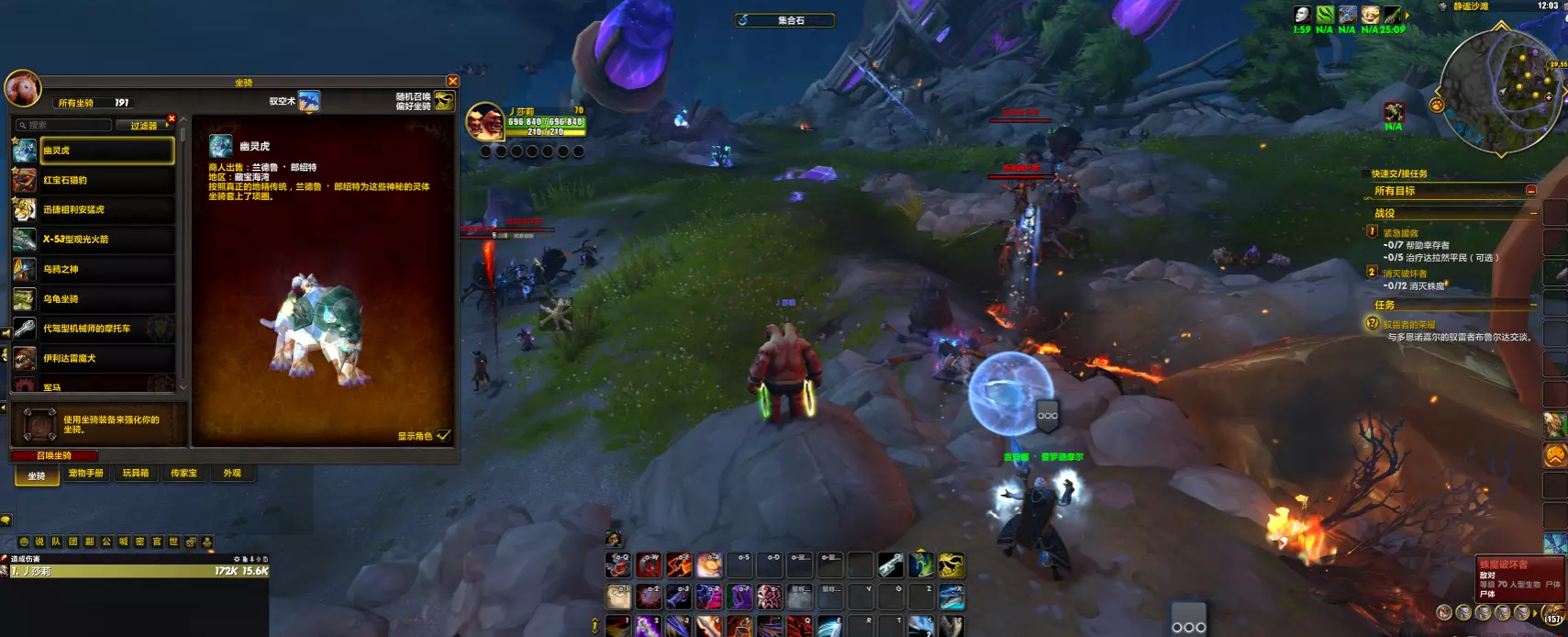Open the 外观 appearances tab
The height and width of the screenshot is (637, 1568).
pos(232,474)
